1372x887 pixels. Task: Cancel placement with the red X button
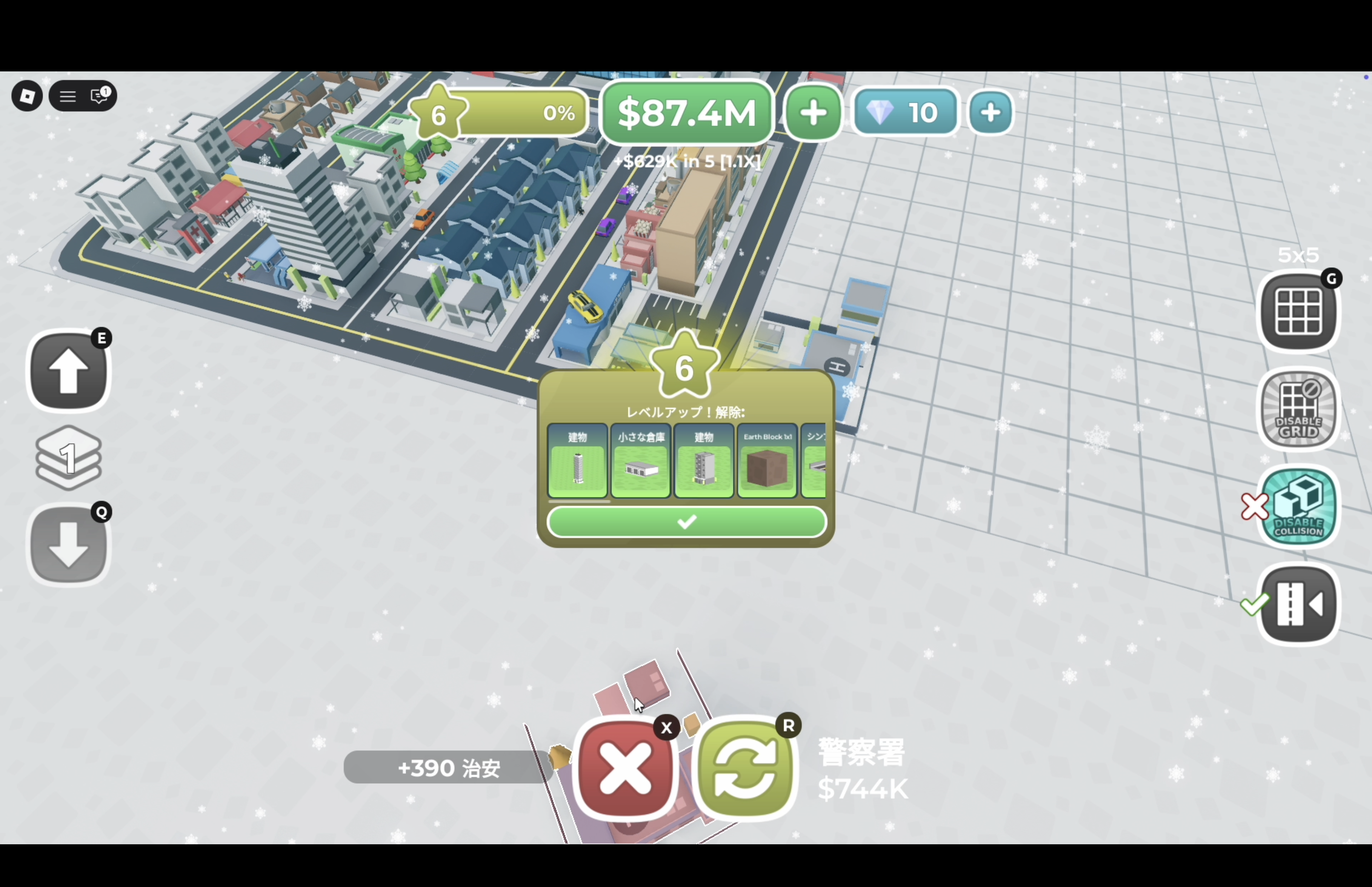[x=626, y=768]
